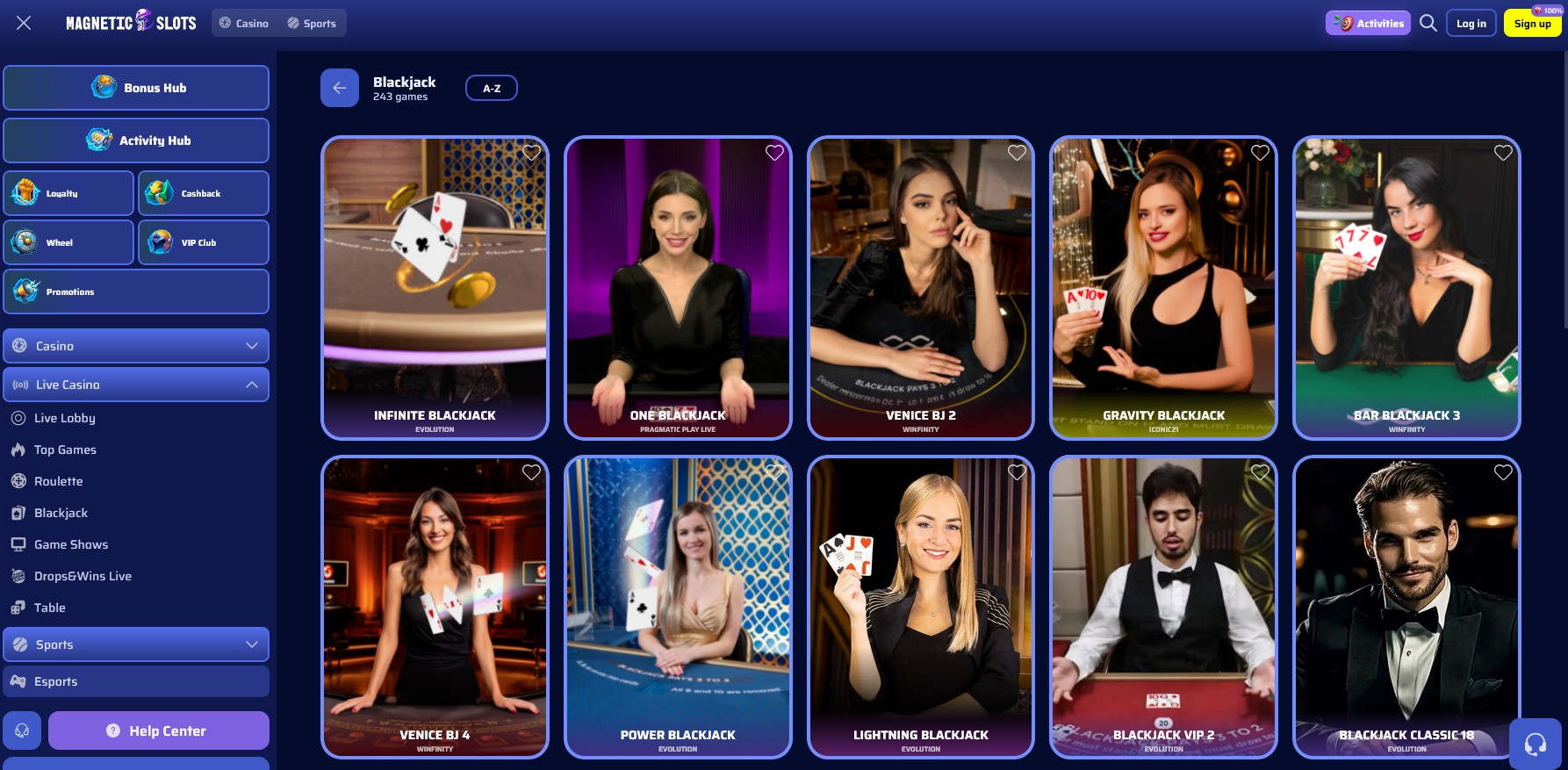Open the A-Z sorting selector
This screenshot has height=770, width=1568.
coord(491,87)
